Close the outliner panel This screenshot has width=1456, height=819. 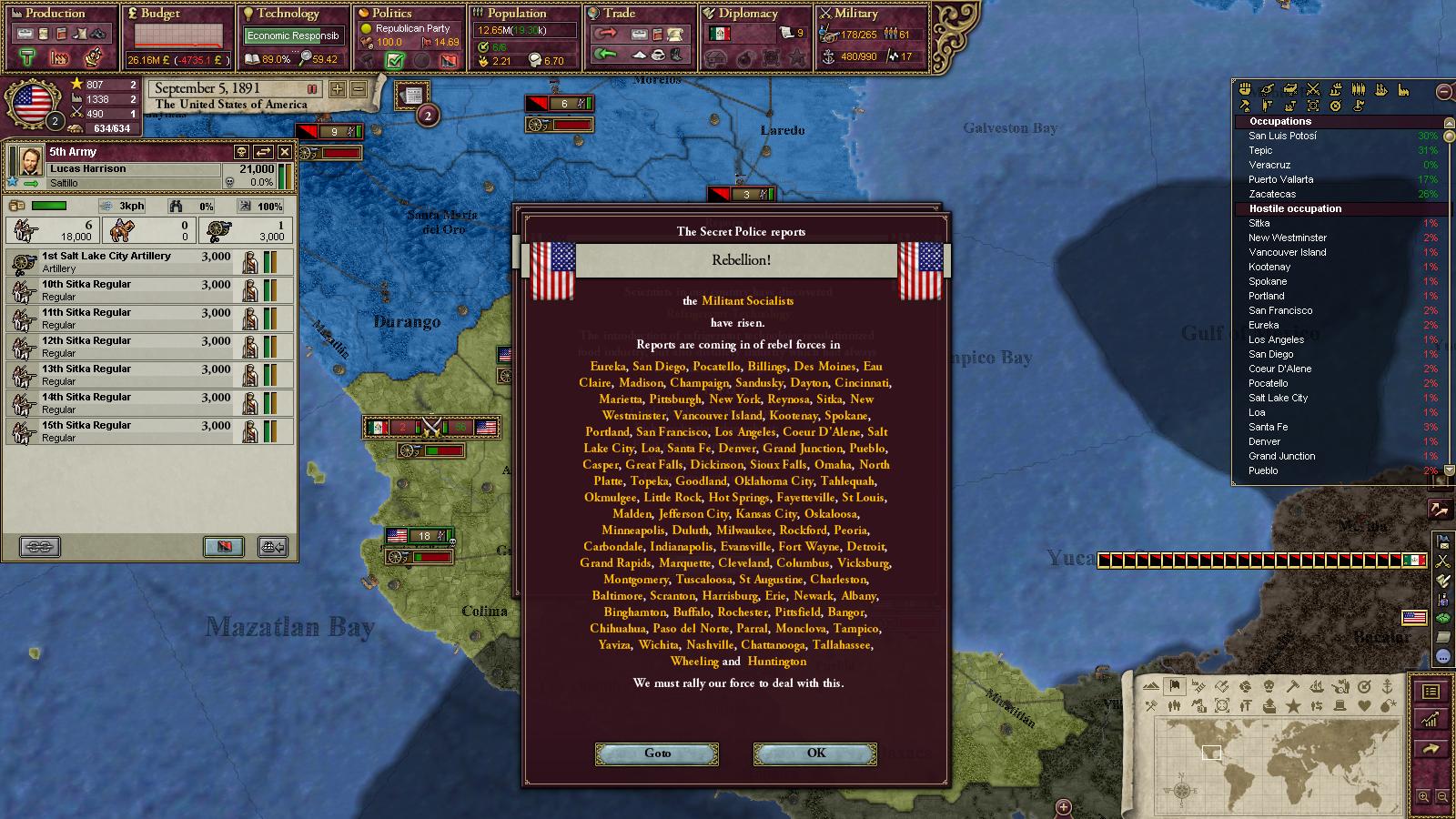pyautogui.click(x=1443, y=91)
